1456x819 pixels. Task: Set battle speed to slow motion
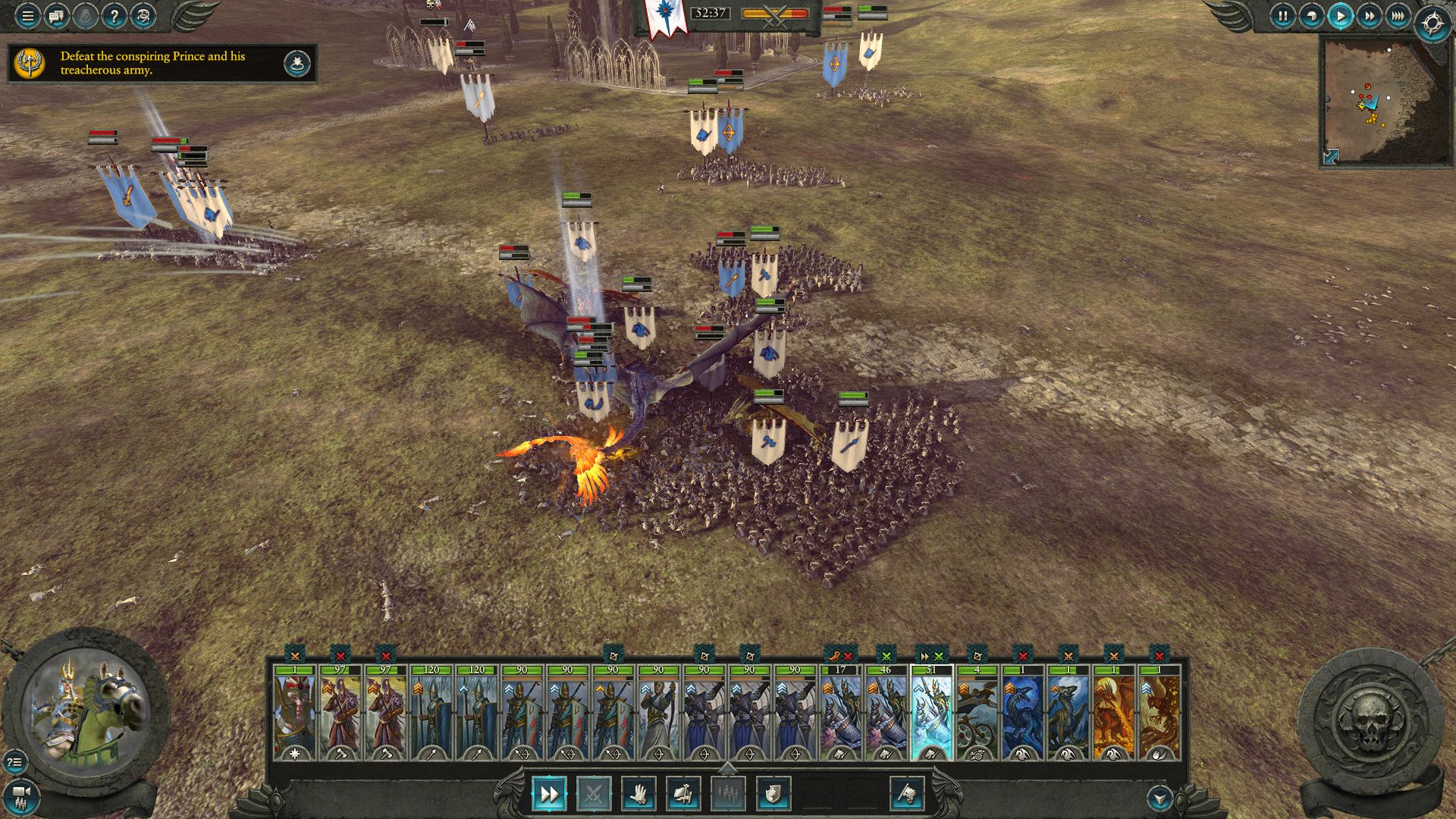pos(1311,15)
